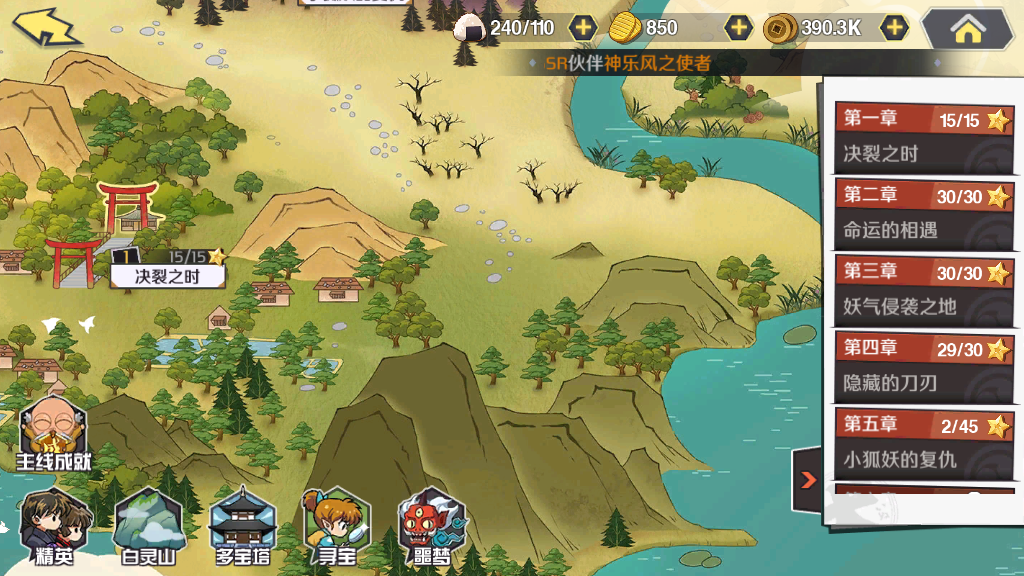Open the home screen button
This screenshot has width=1024, height=576.
[x=967, y=29]
